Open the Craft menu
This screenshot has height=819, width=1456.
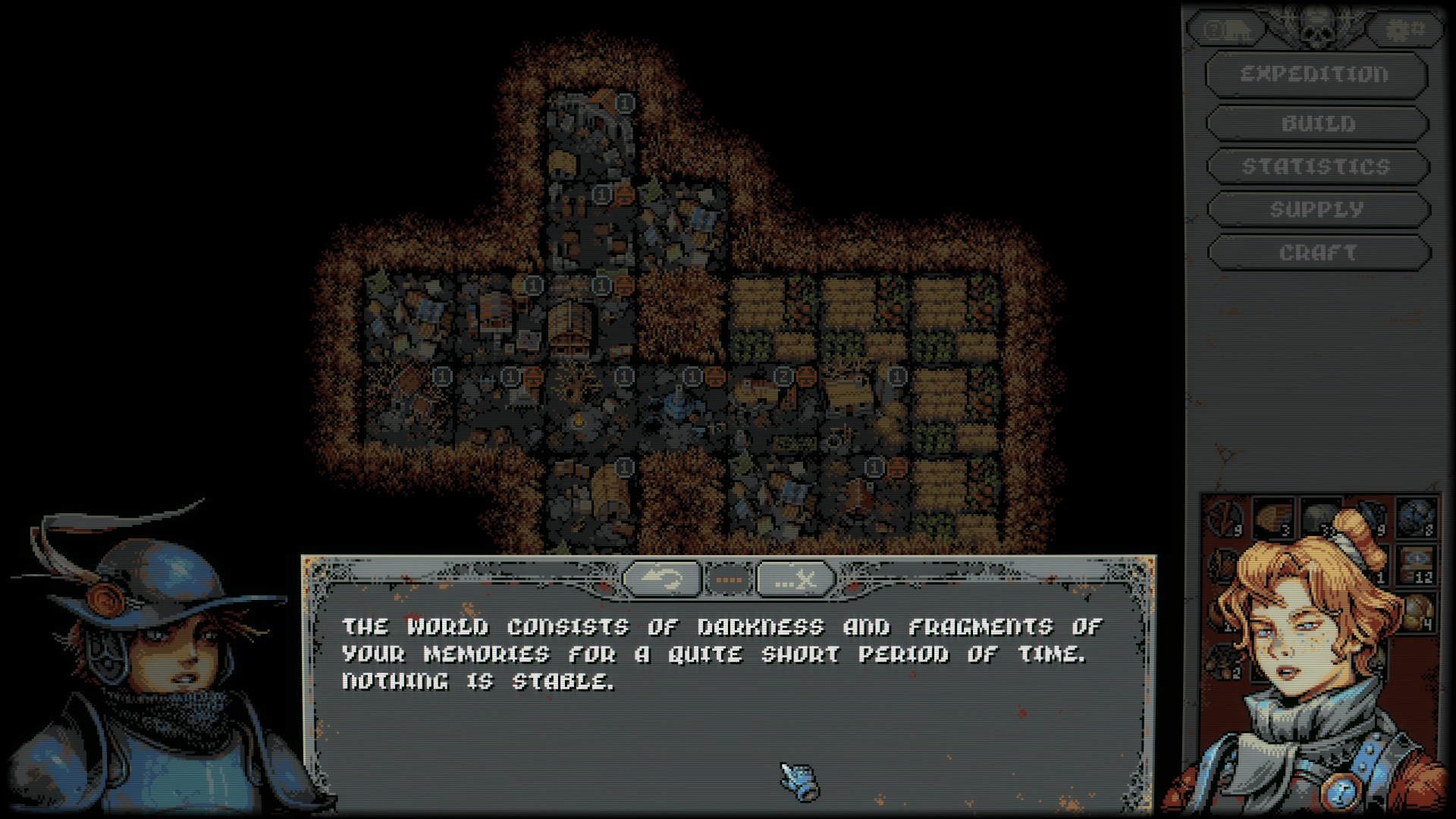pyautogui.click(x=1317, y=253)
